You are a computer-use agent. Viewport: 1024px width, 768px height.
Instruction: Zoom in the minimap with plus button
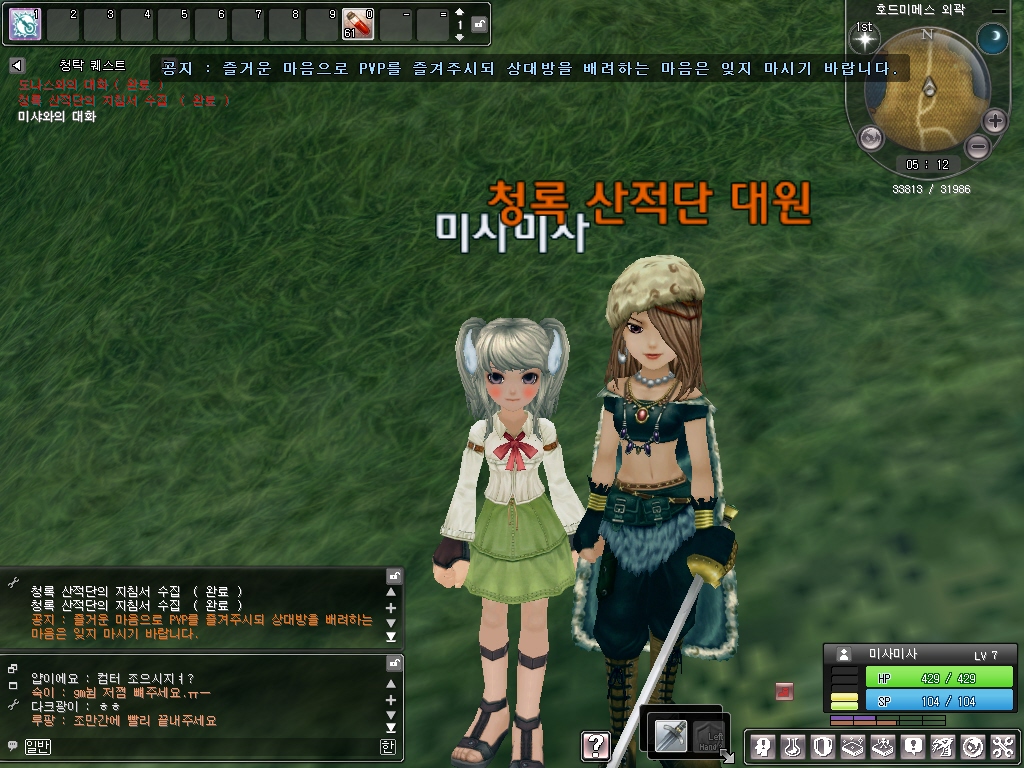tap(994, 122)
